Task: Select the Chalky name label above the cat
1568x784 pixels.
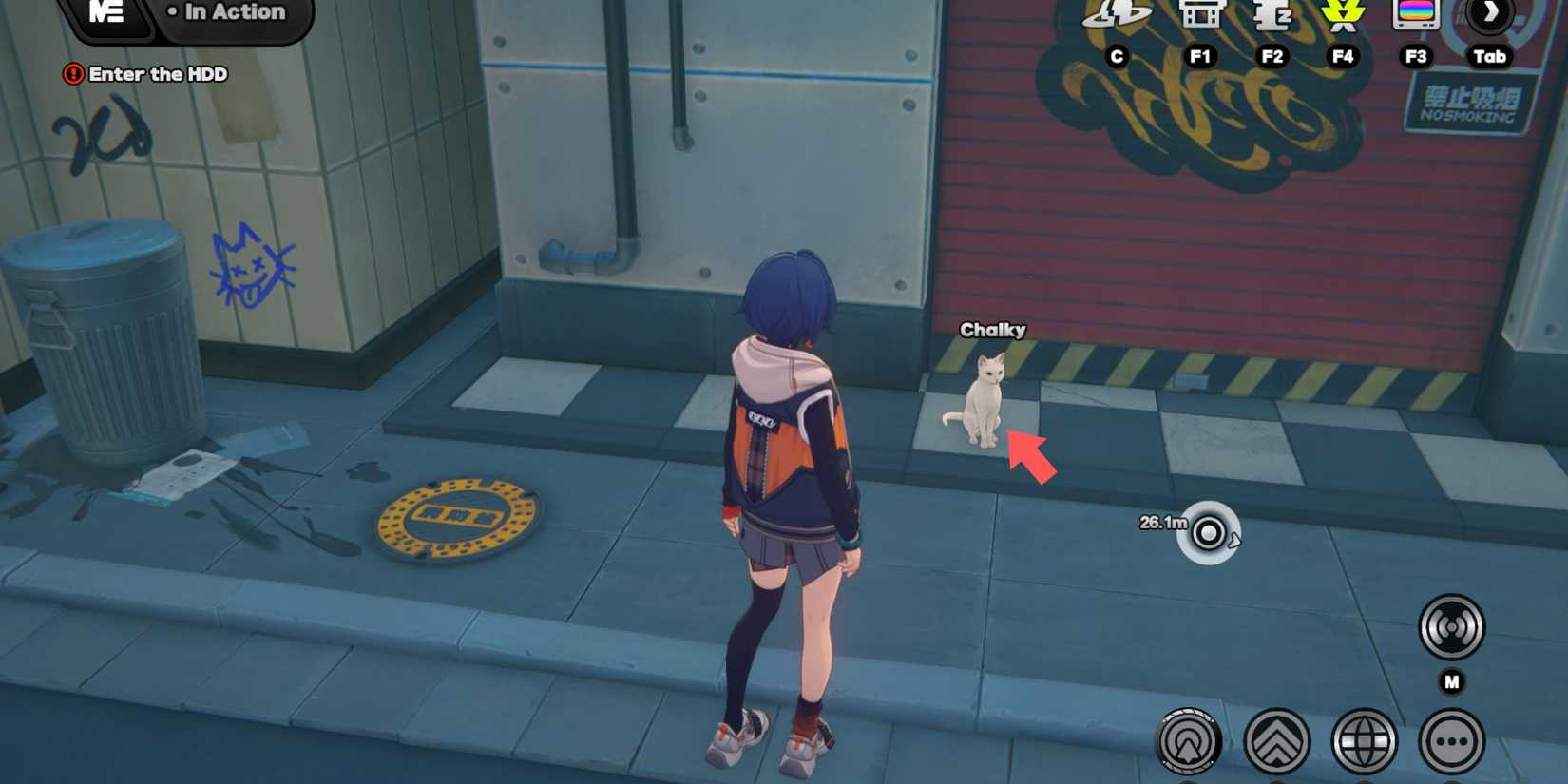Action: [992, 330]
